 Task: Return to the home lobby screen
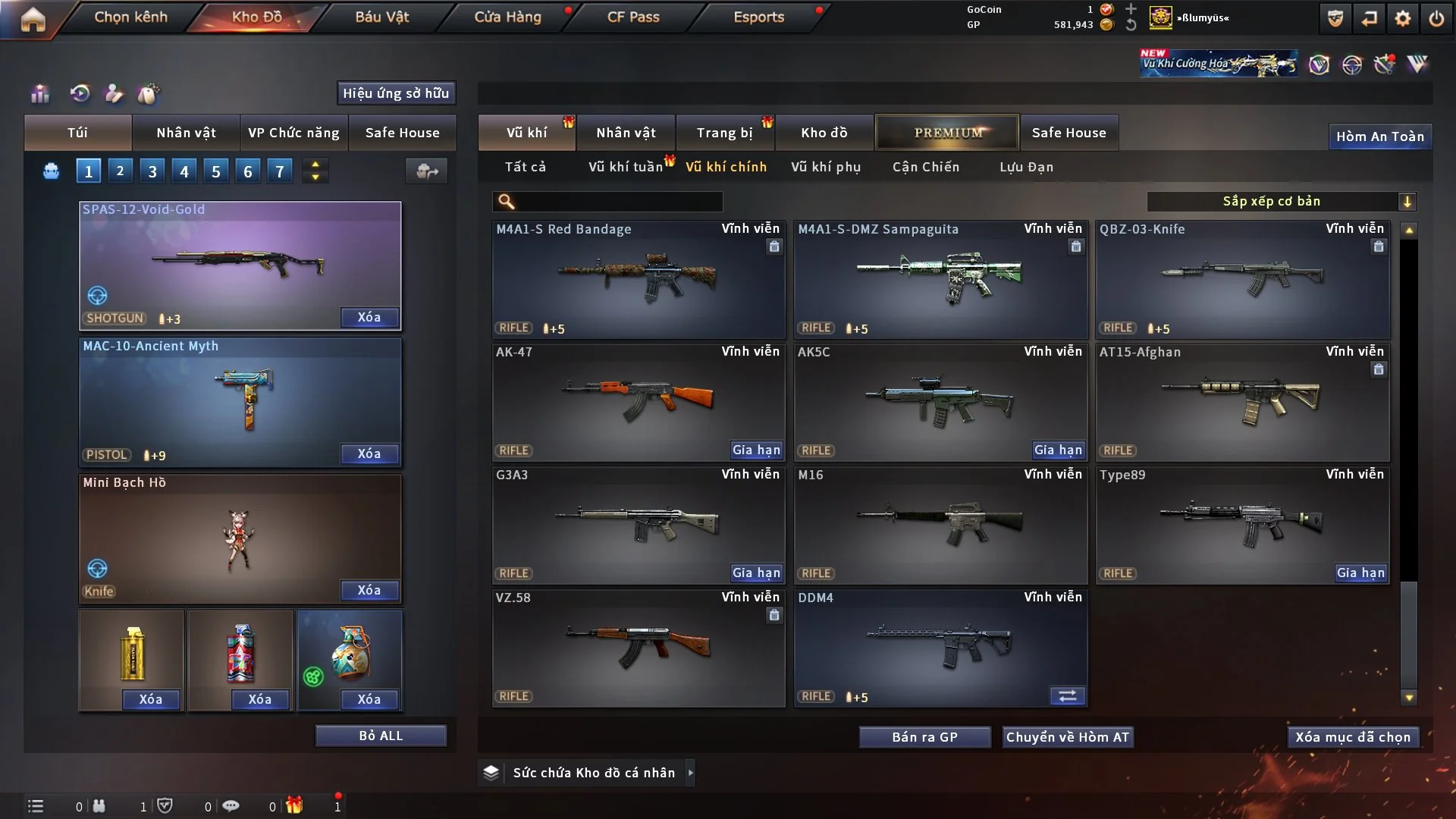tap(33, 19)
